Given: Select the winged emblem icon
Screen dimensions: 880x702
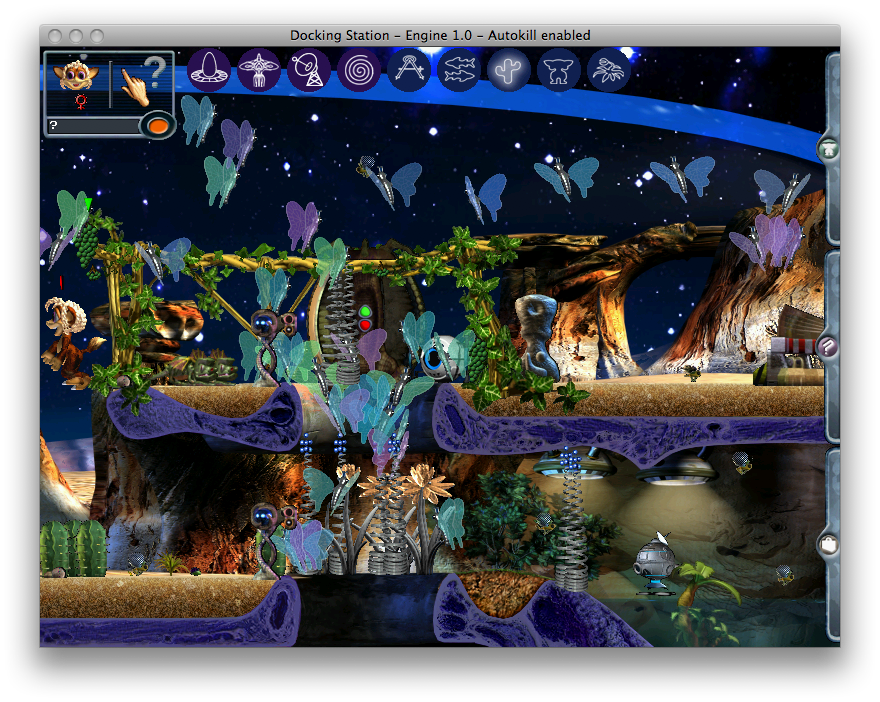Looking at the screenshot, I should (x=259, y=70).
